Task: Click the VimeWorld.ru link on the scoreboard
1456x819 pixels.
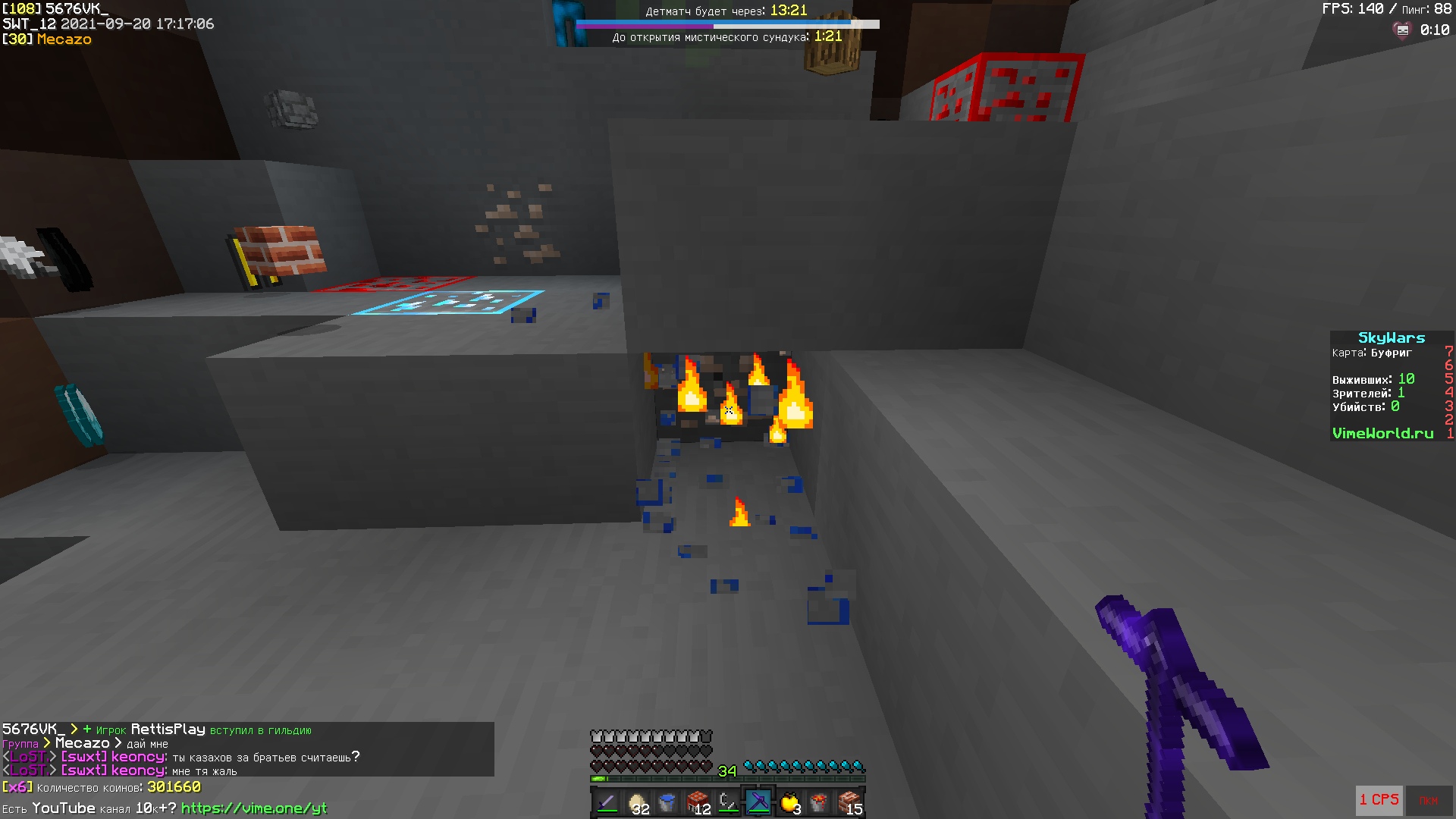Action: [1383, 433]
